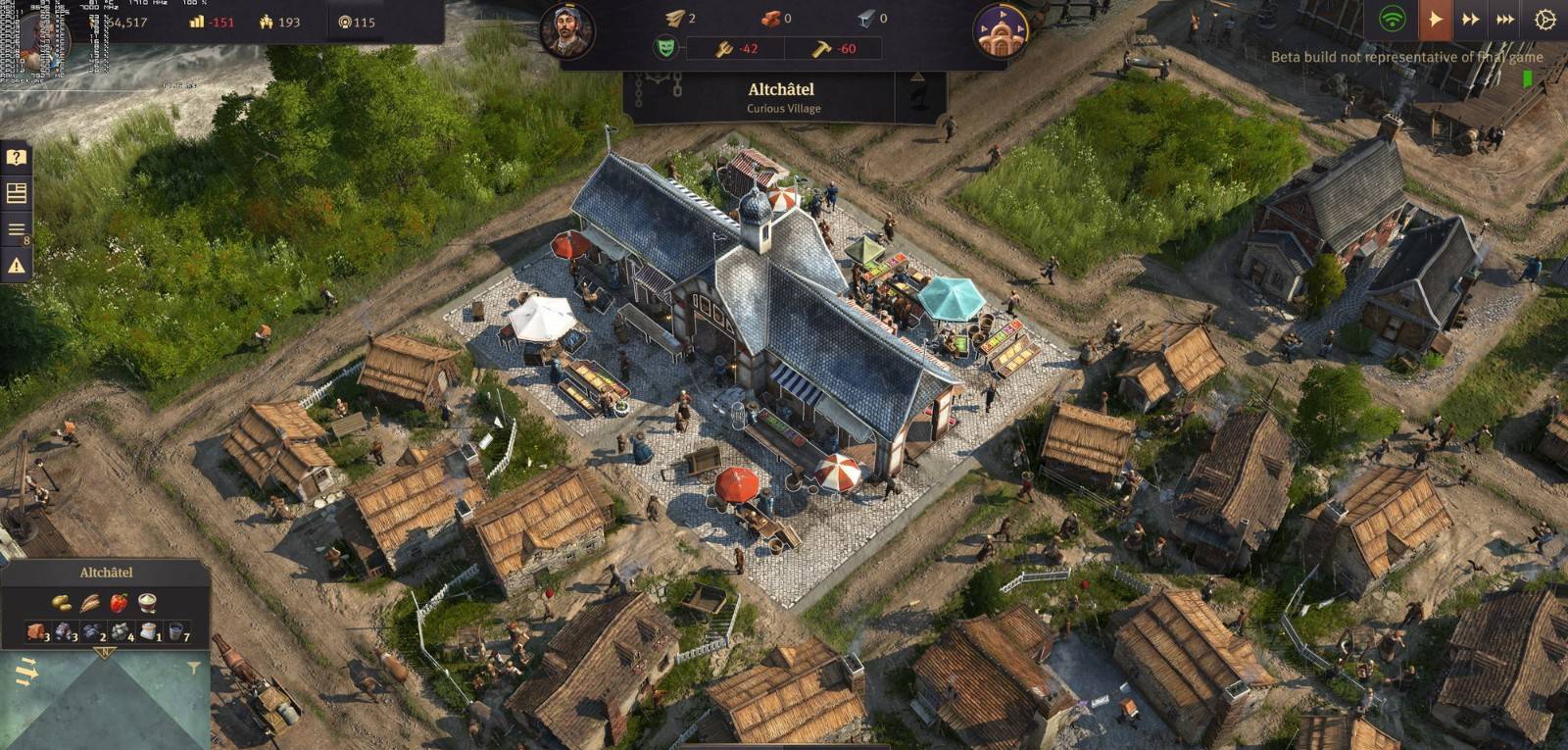Open the trade routes arrows on minimap
1568x750 pixels.
click(26, 673)
